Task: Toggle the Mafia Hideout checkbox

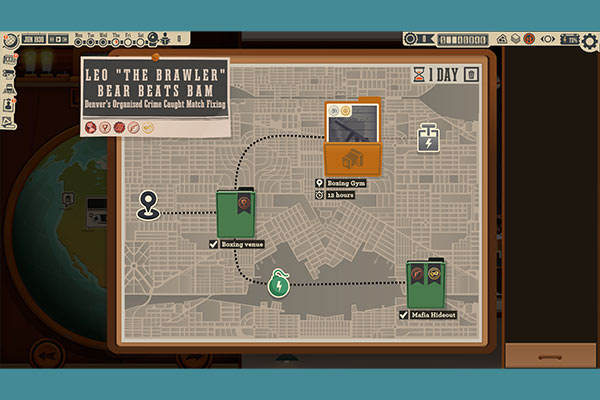Action: coord(404,315)
